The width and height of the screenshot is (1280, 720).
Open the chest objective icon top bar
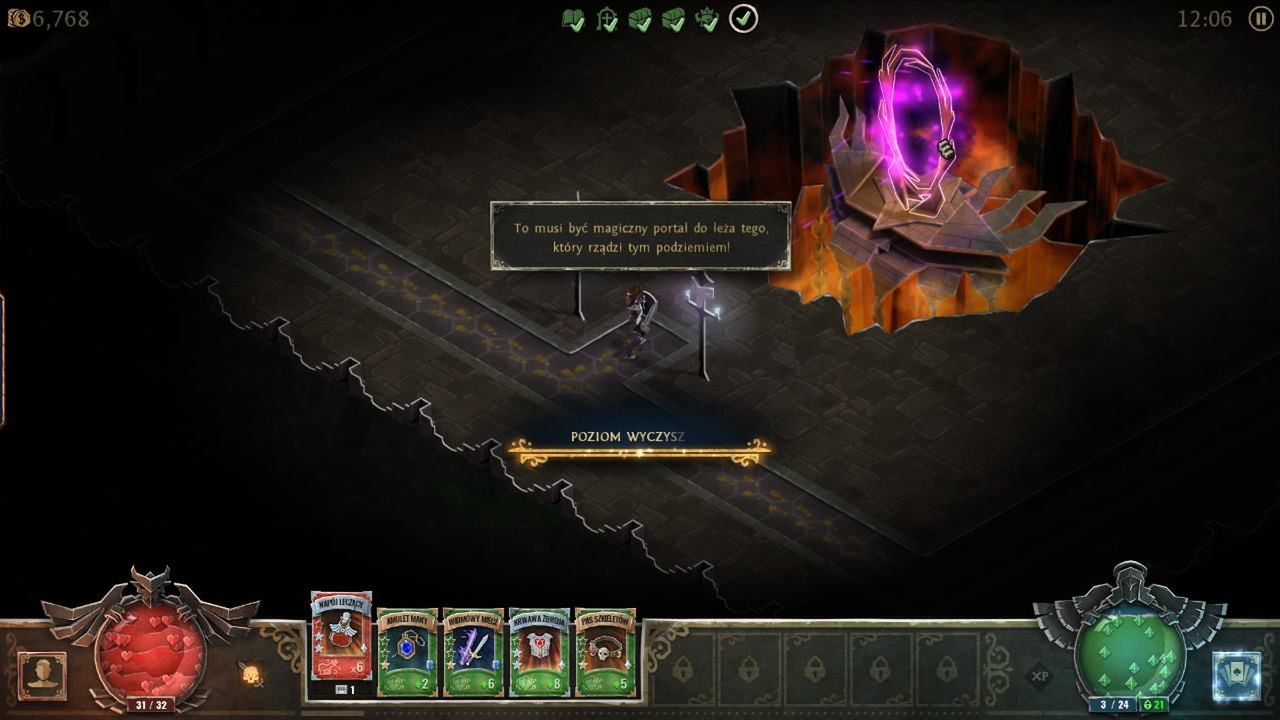(x=641, y=17)
